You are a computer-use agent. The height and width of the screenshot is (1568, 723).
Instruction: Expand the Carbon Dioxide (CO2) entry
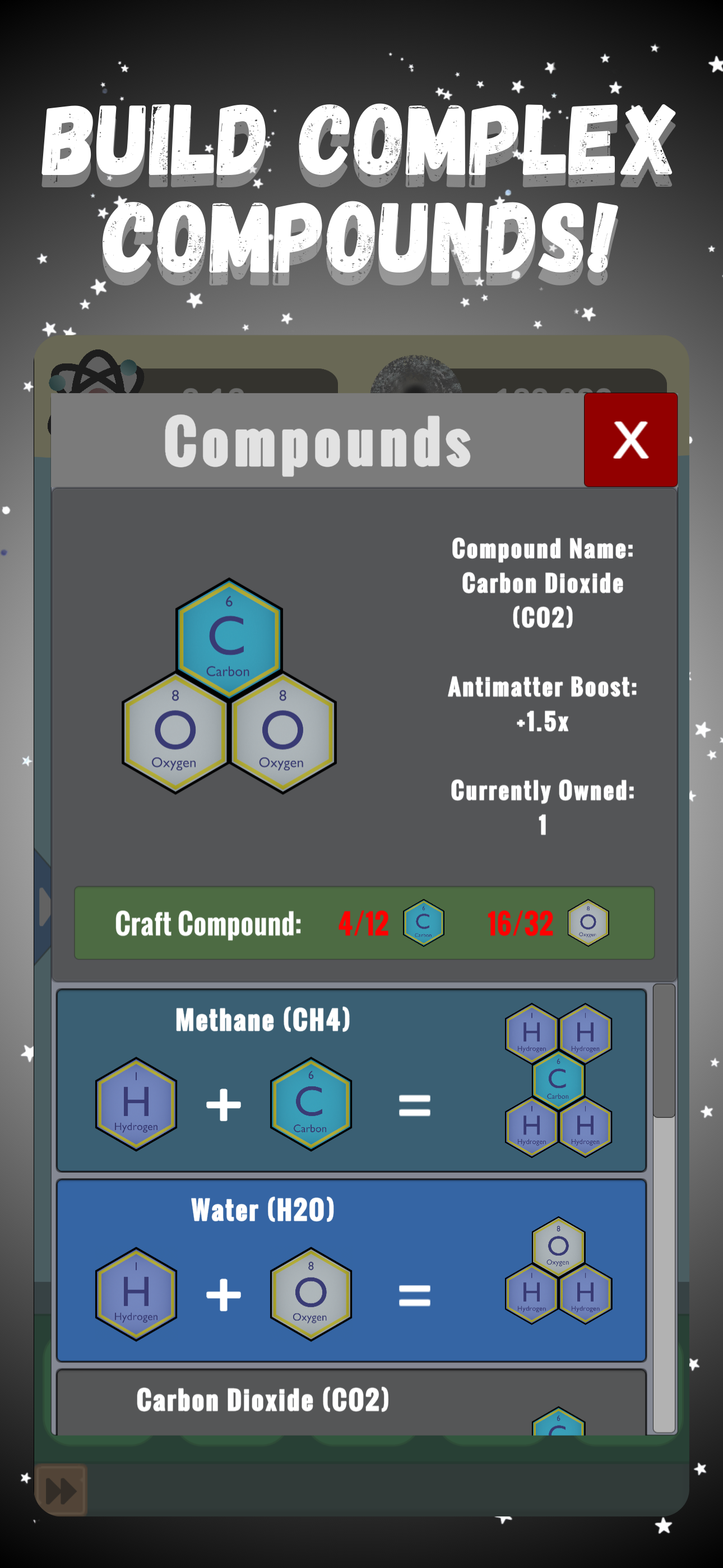[x=265, y=1399]
